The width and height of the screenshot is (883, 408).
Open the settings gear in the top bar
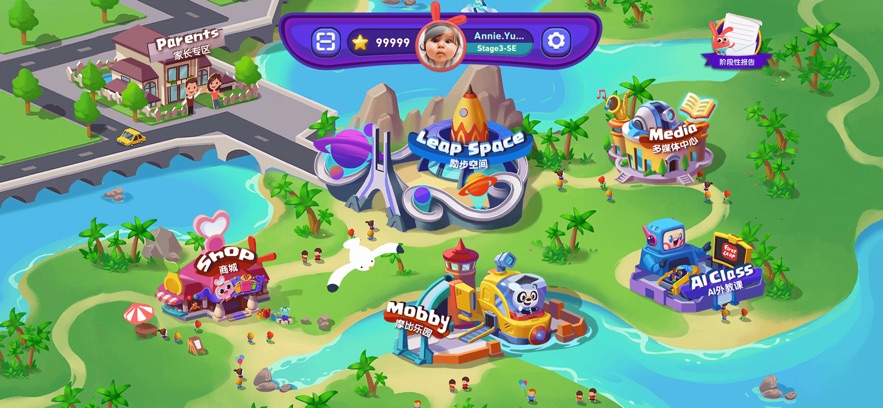(x=557, y=41)
